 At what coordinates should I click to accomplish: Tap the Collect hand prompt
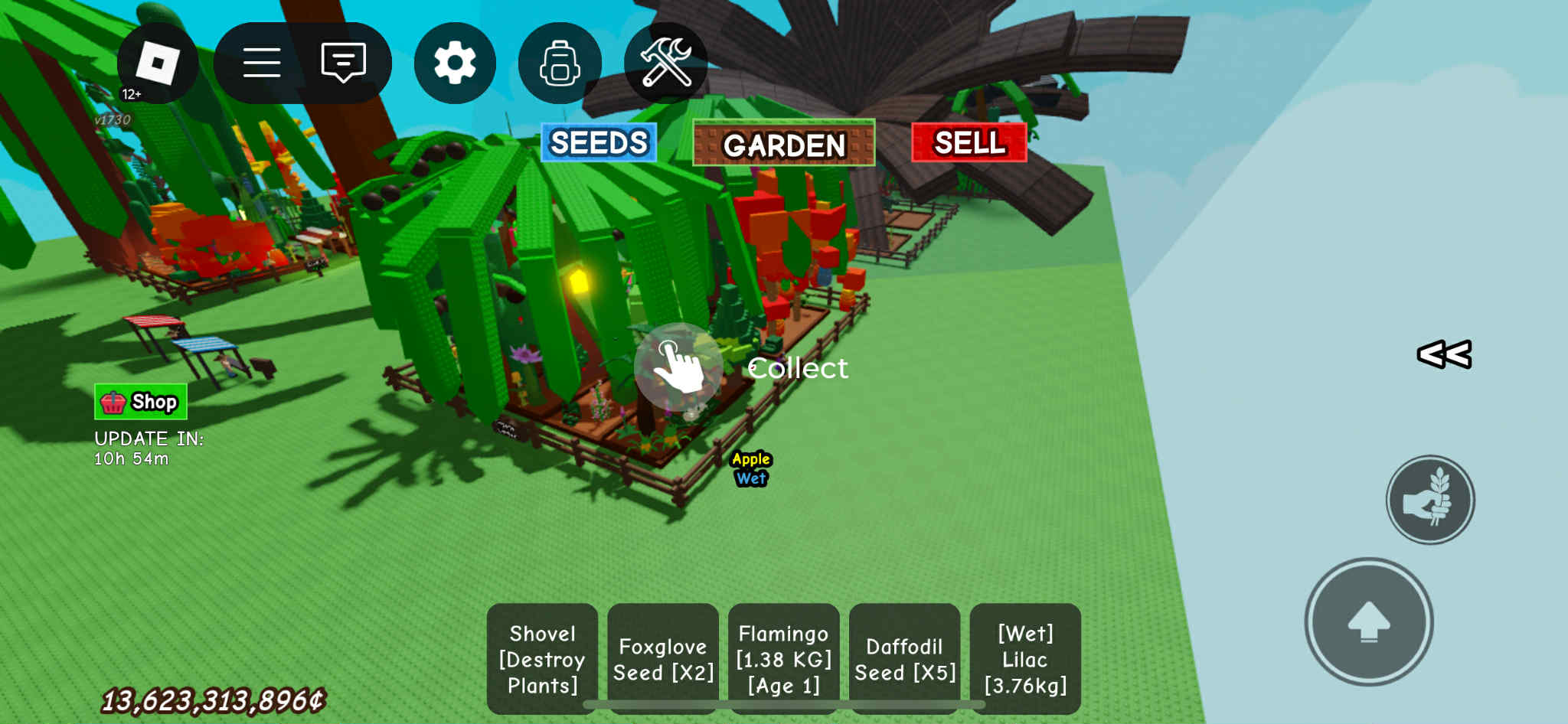pos(678,367)
